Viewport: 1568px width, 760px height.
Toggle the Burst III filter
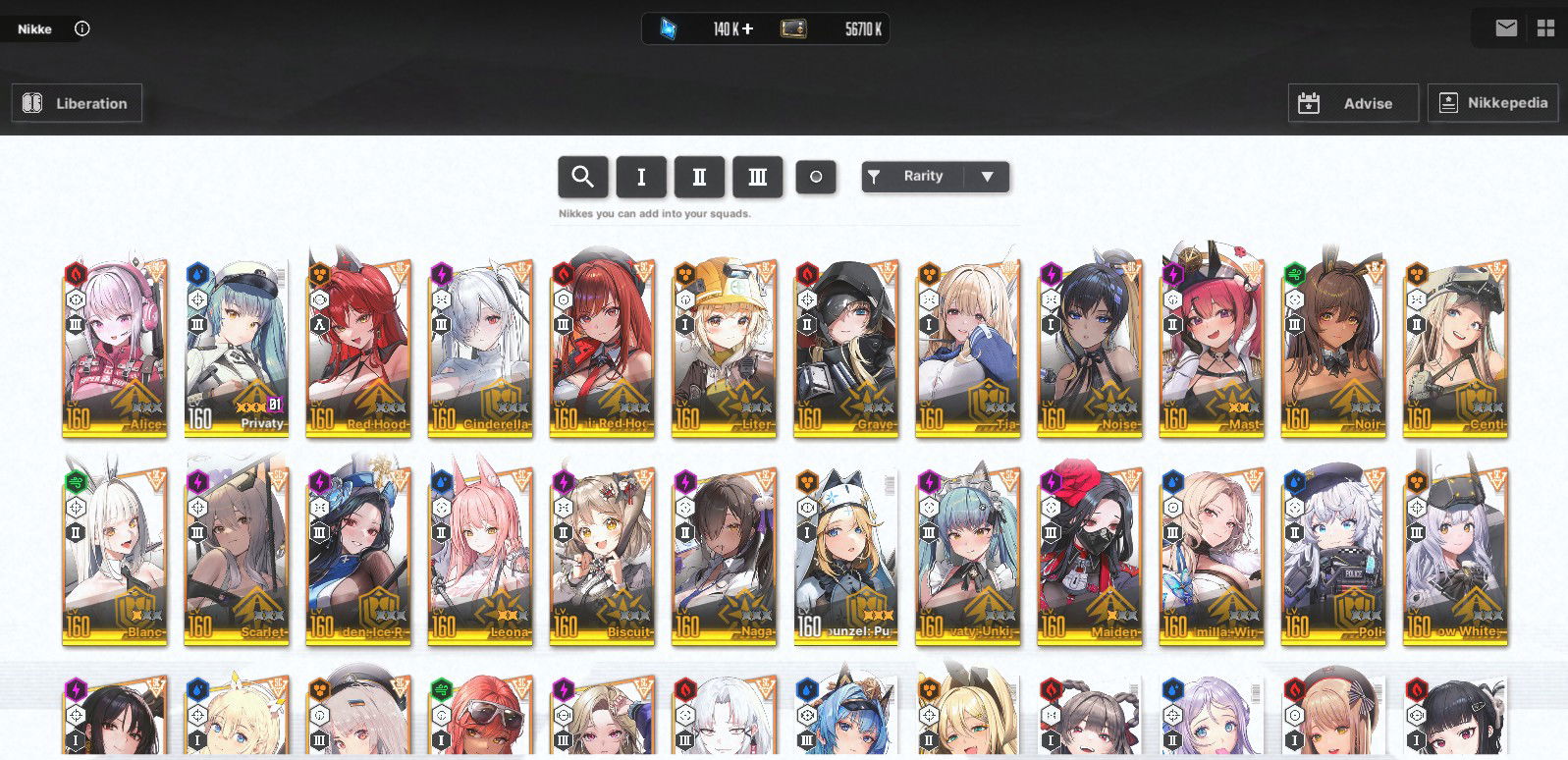[757, 177]
